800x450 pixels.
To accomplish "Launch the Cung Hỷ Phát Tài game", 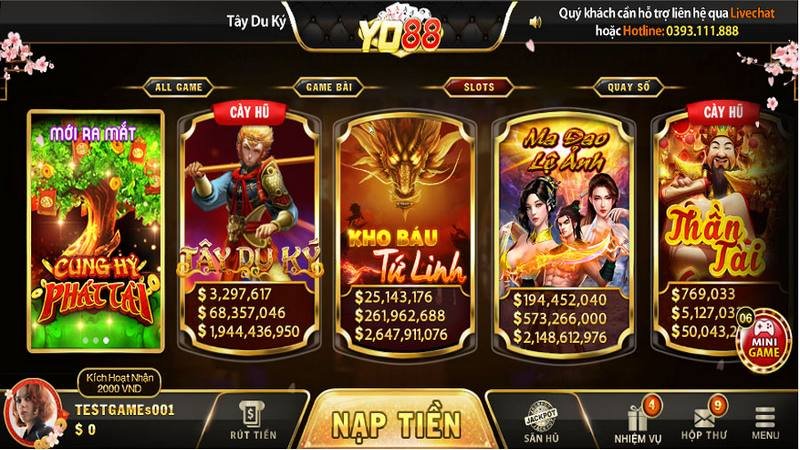I will pyautogui.click(x=96, y=230).
